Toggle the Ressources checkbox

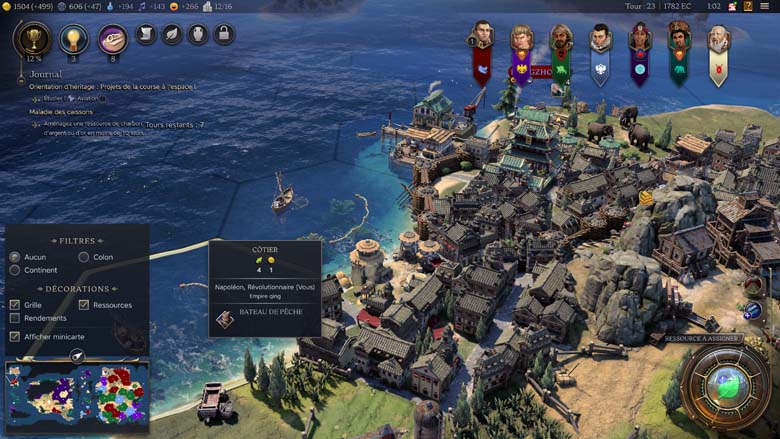[84, 305]
